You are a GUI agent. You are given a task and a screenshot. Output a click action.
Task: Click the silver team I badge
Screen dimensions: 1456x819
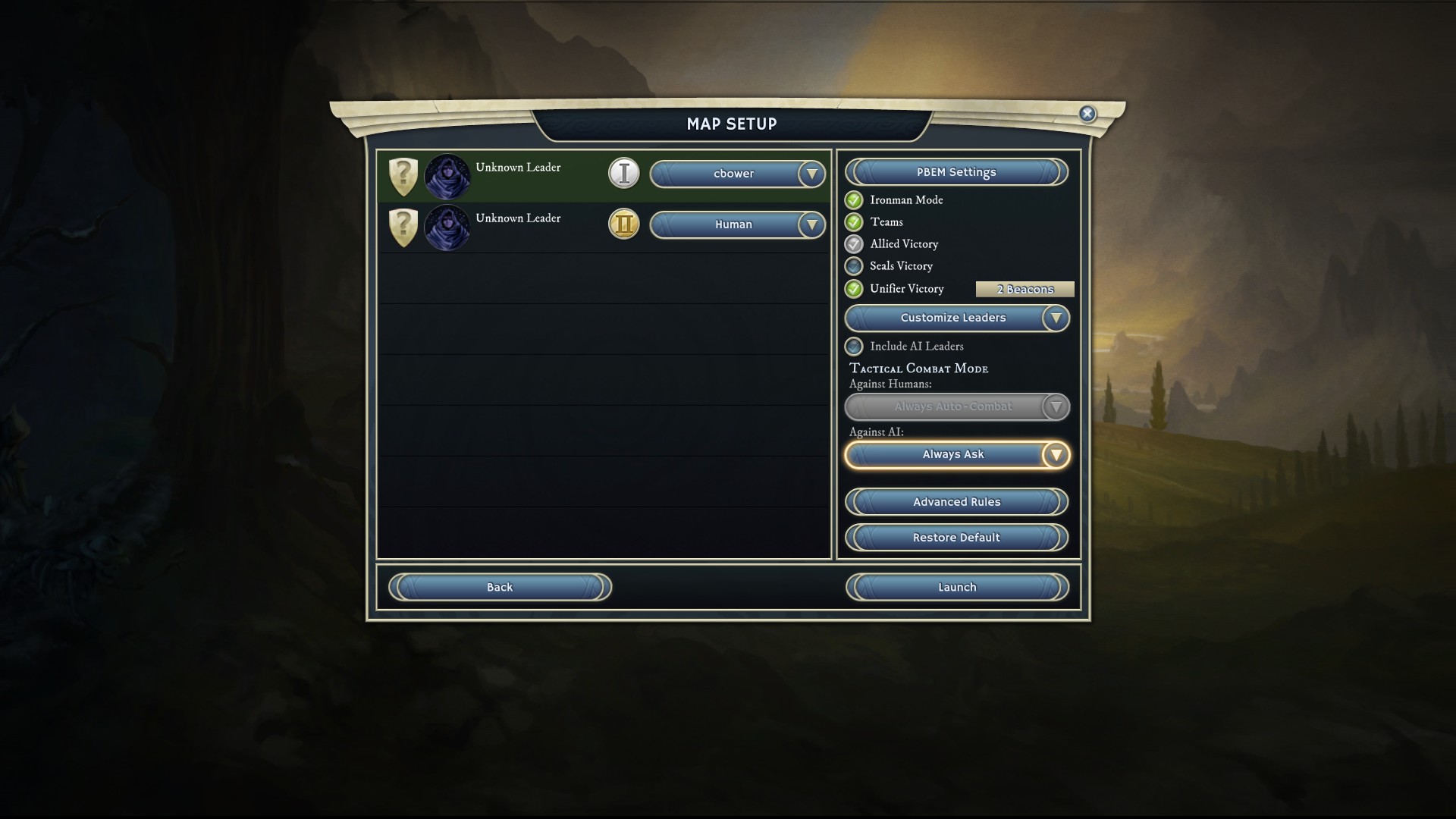624,174
